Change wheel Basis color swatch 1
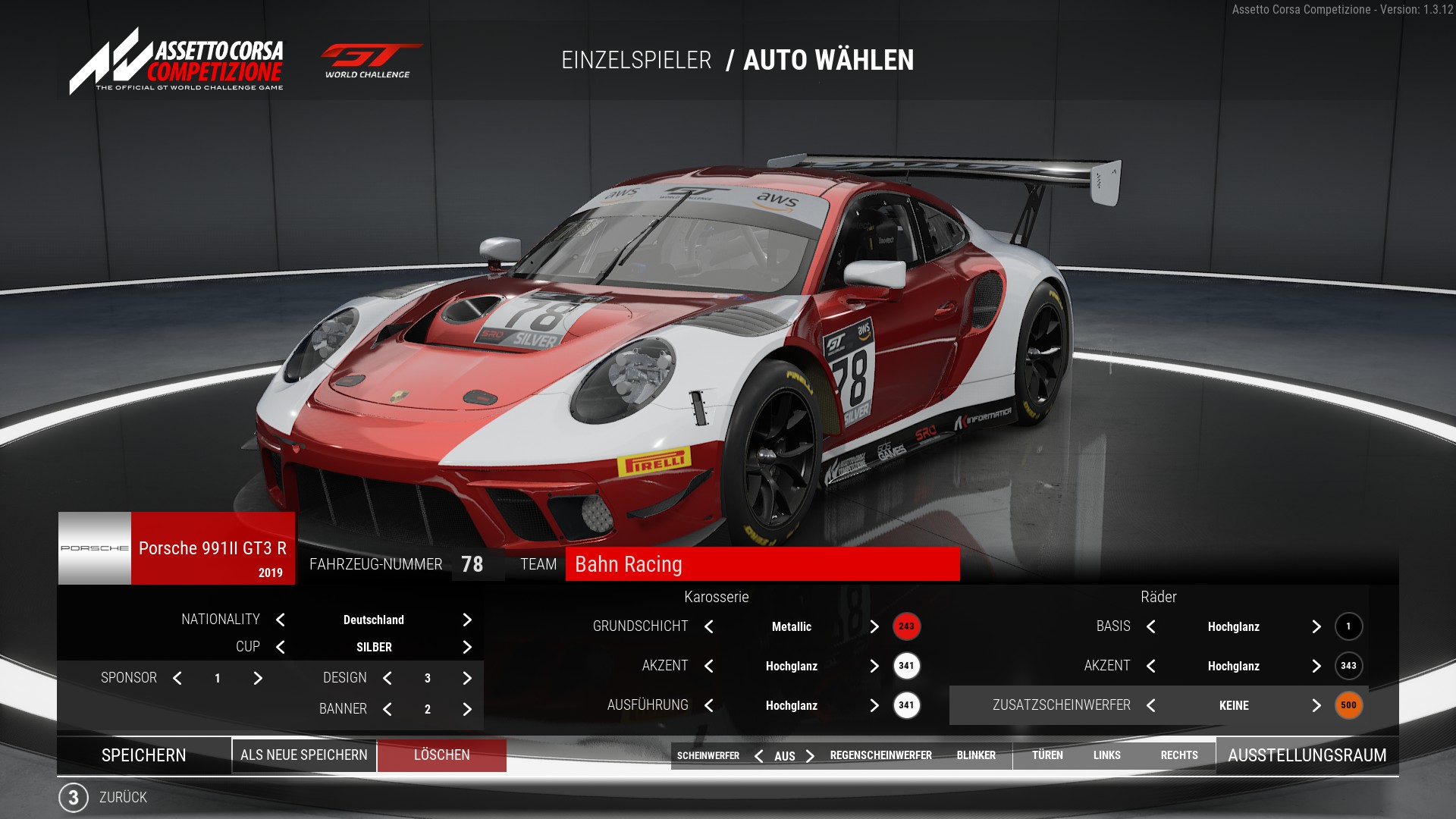 click(1348, 626)
